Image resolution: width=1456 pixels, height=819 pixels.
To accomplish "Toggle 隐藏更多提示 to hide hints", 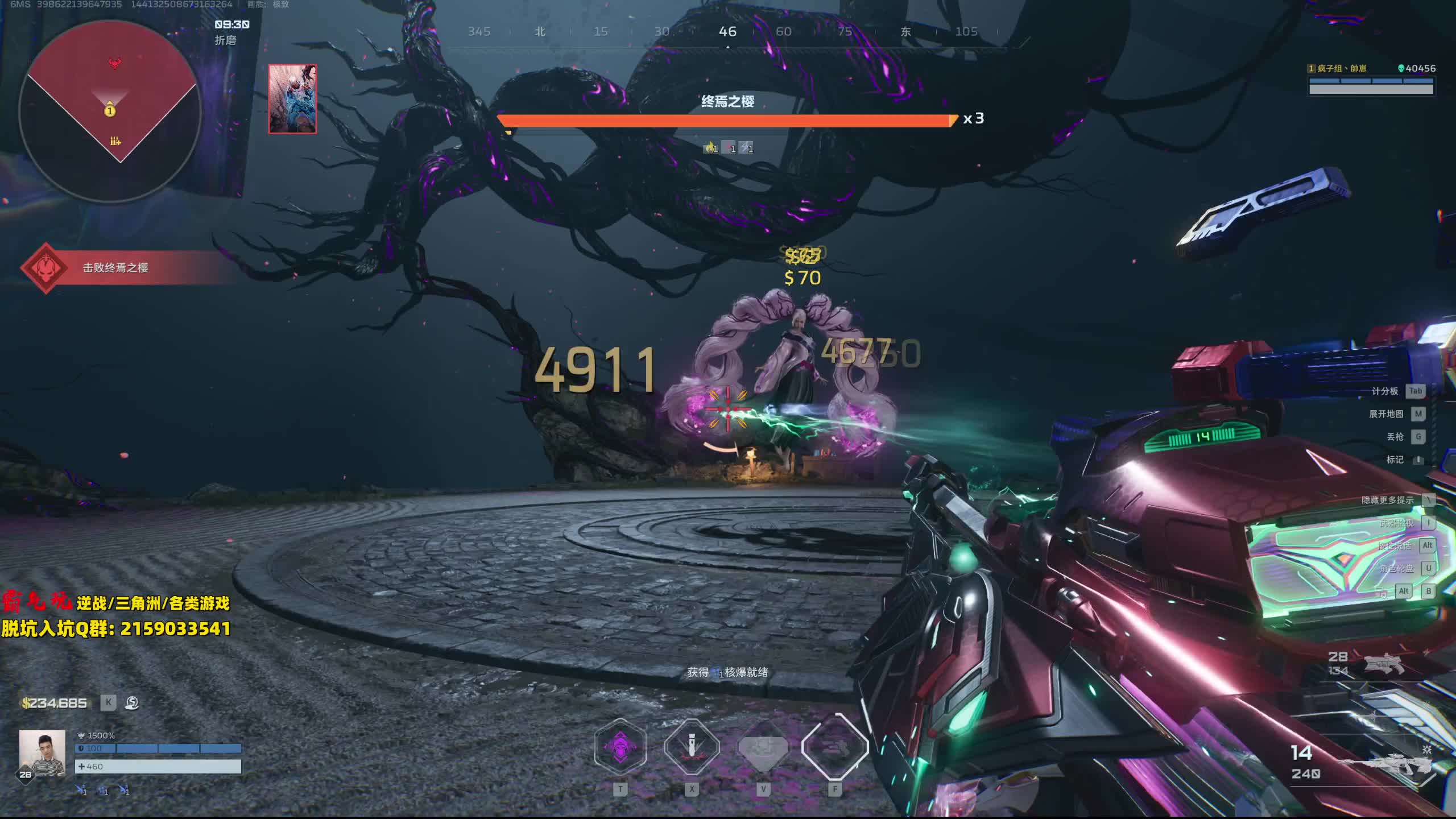I will (1387, 500).
